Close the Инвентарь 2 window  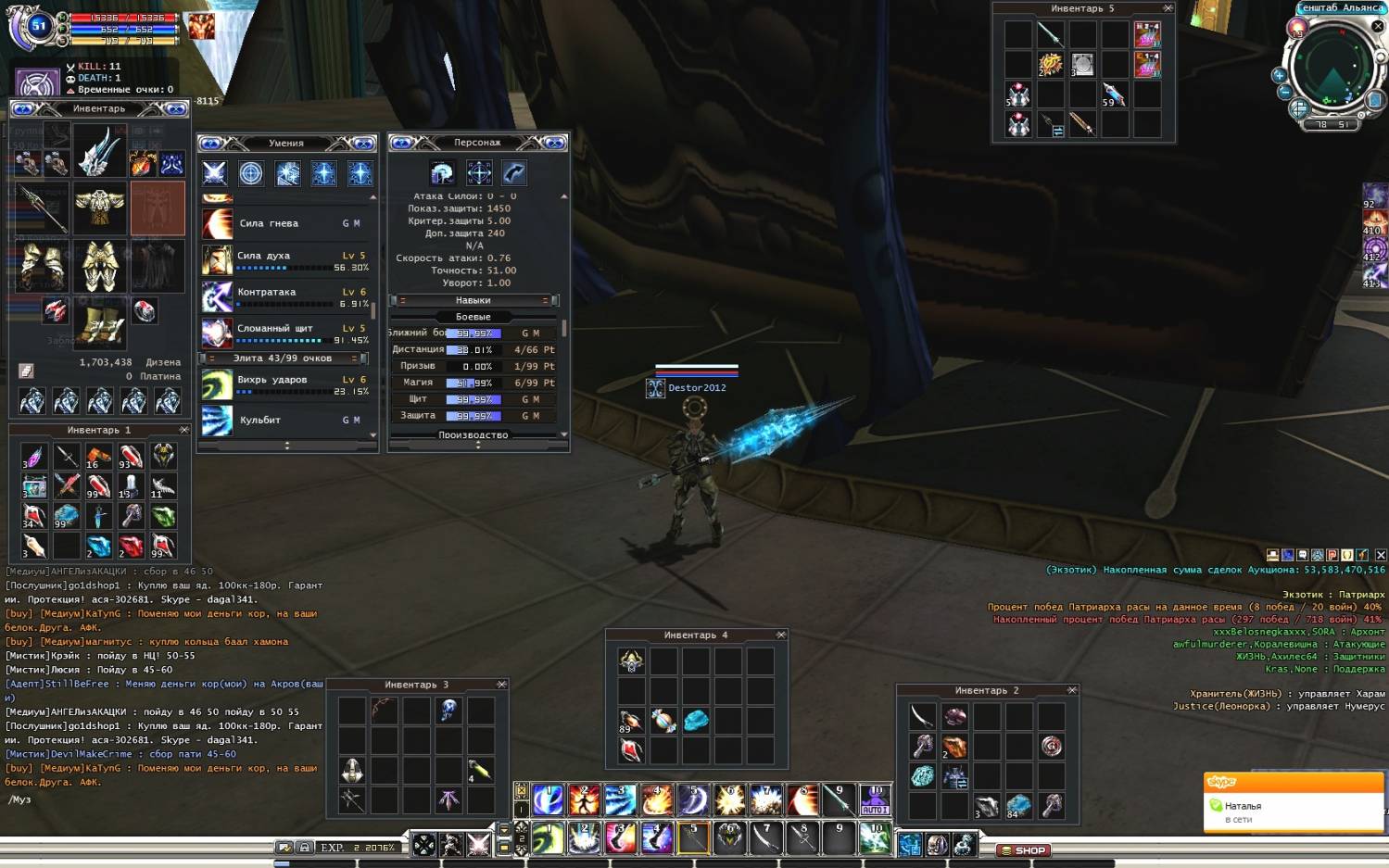(1071, 690)
